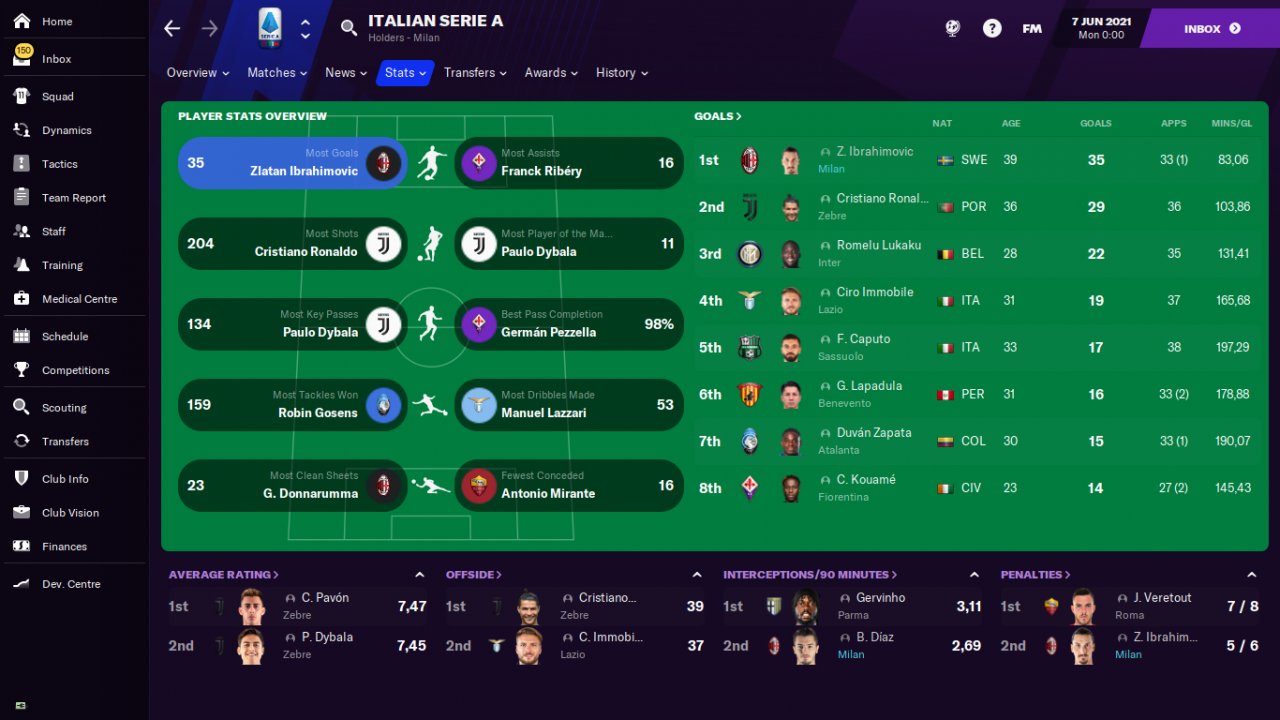1280x720 pixels.
Task: Select Romelu Lukaku's row in goals table
Action: pyautogui.click(x=980, y=254)
